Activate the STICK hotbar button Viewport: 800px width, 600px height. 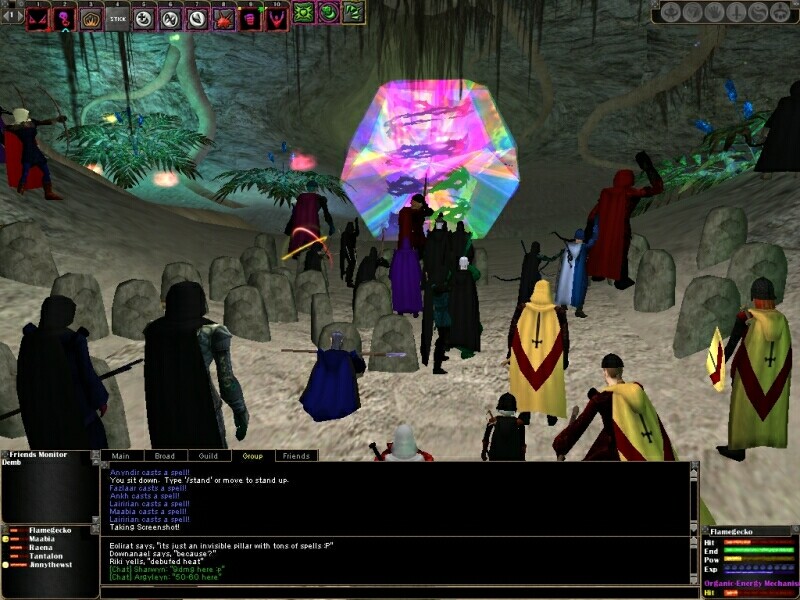117,16
